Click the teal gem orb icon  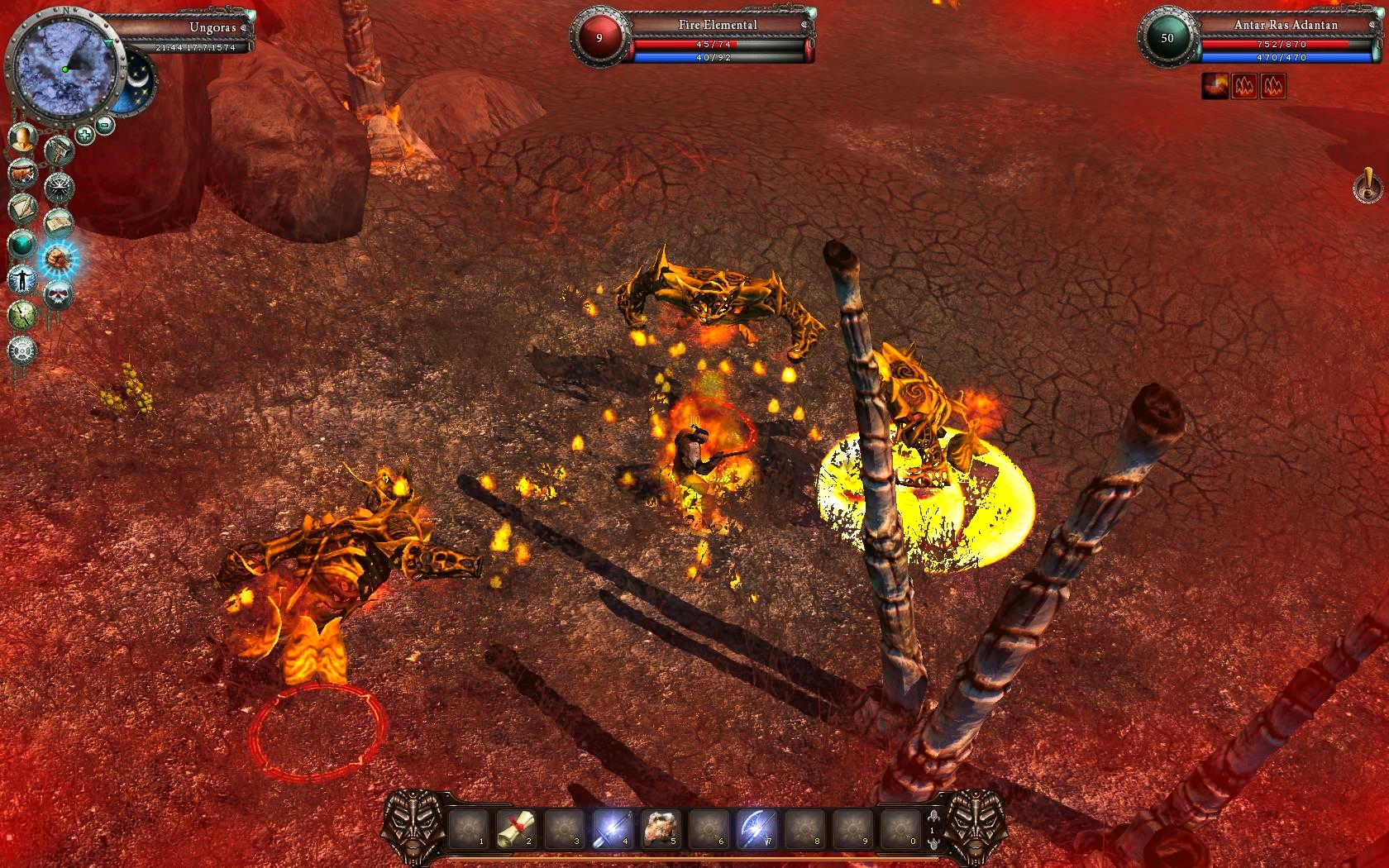(22, 245)
